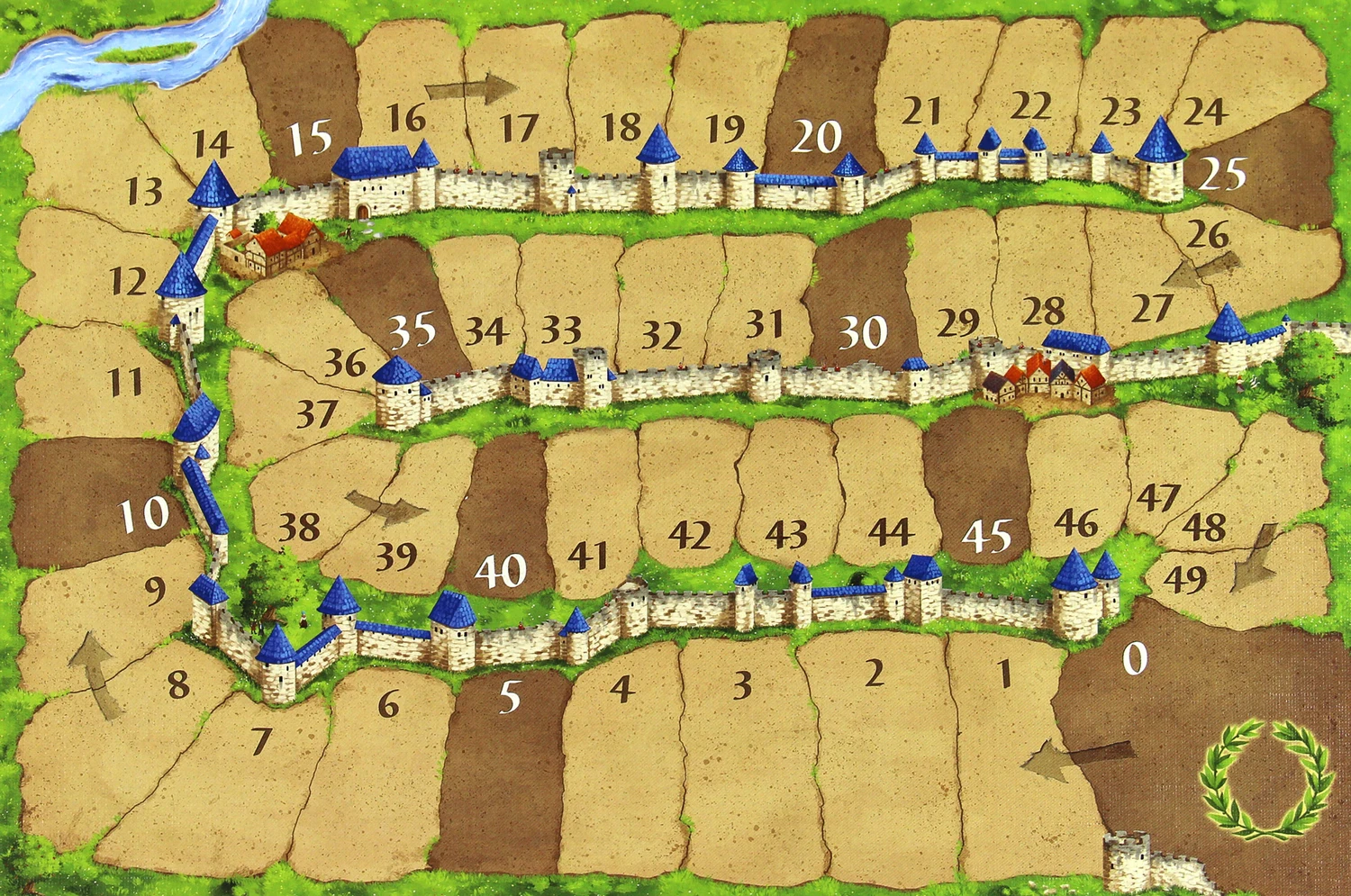Click score space 10
1351x896 pixels.
click(x=144, y=514)
